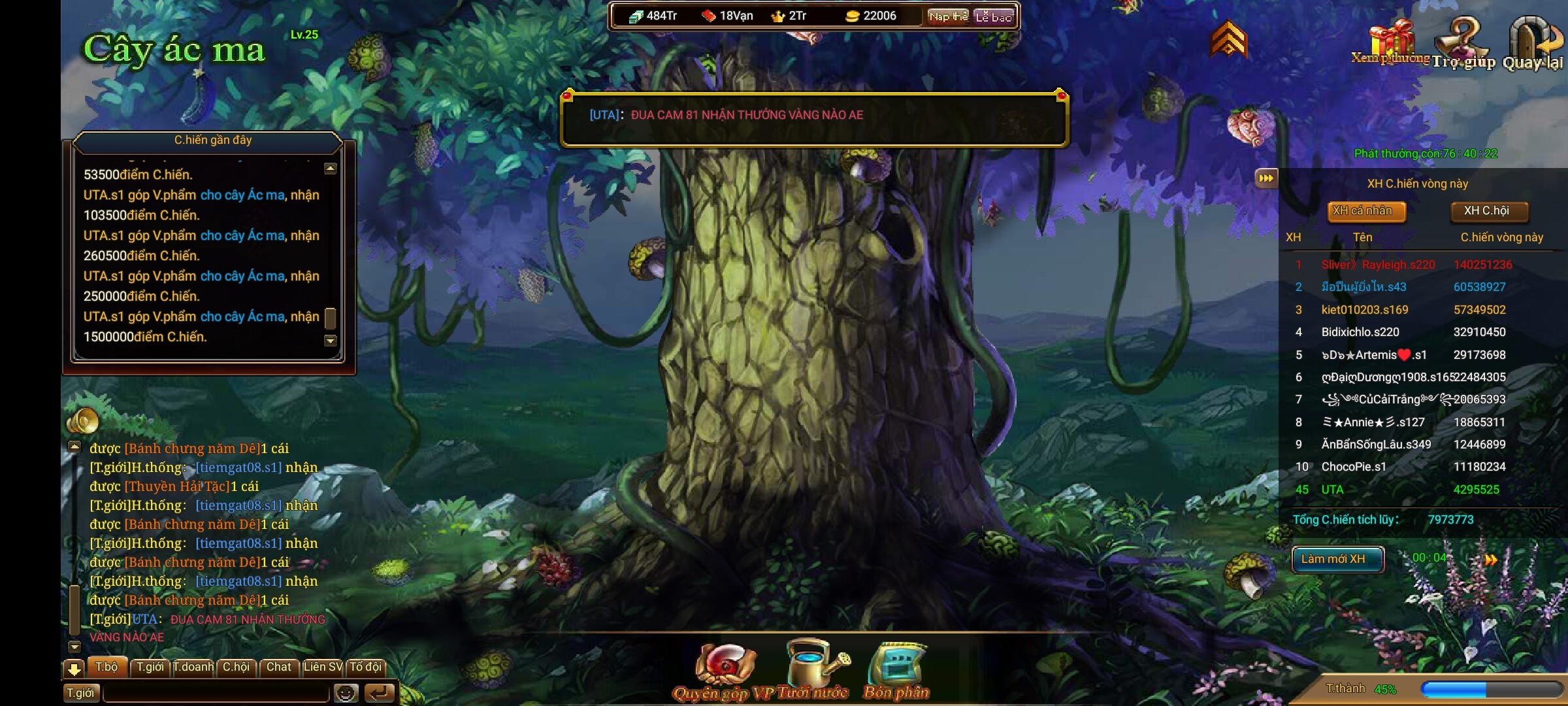Switch to the Liên SV chat tab
1568x706 pixels.
pyautogui.click(x=322, y=667)
